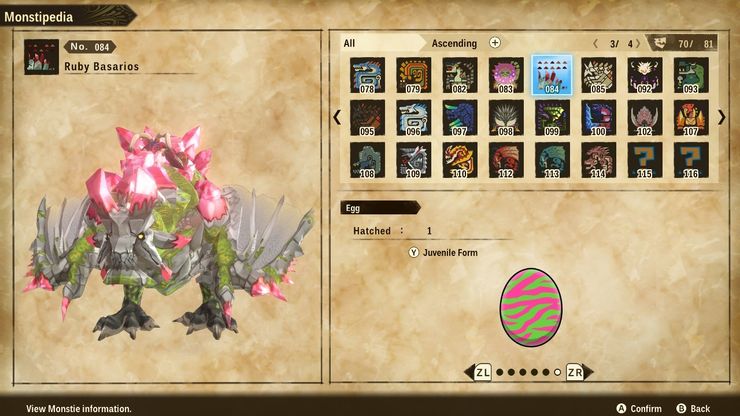Select the pink monster entry 083

click(505, 74)
